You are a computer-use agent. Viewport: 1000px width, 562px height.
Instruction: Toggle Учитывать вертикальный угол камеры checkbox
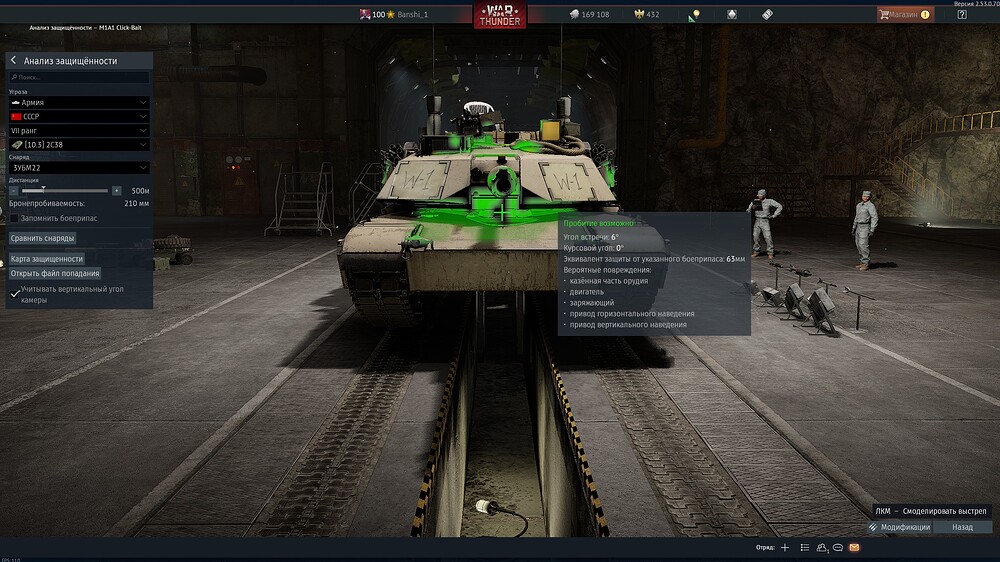coord(14,294)
